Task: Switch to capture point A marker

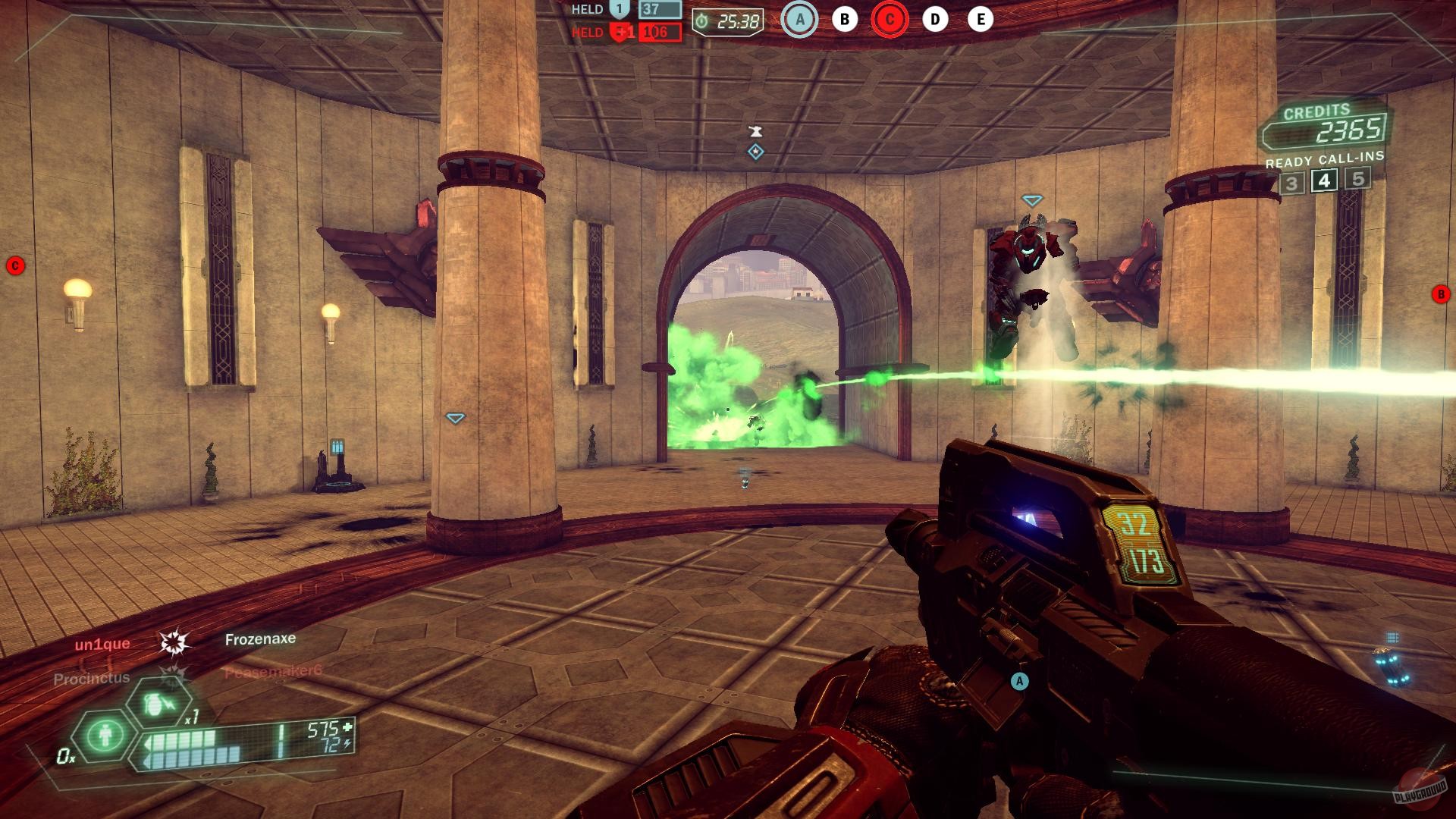Action: 799,20
